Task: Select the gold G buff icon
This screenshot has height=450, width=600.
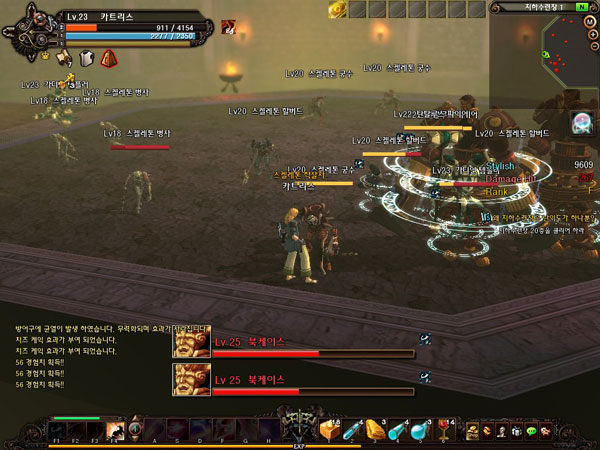Action: [336, 8]
